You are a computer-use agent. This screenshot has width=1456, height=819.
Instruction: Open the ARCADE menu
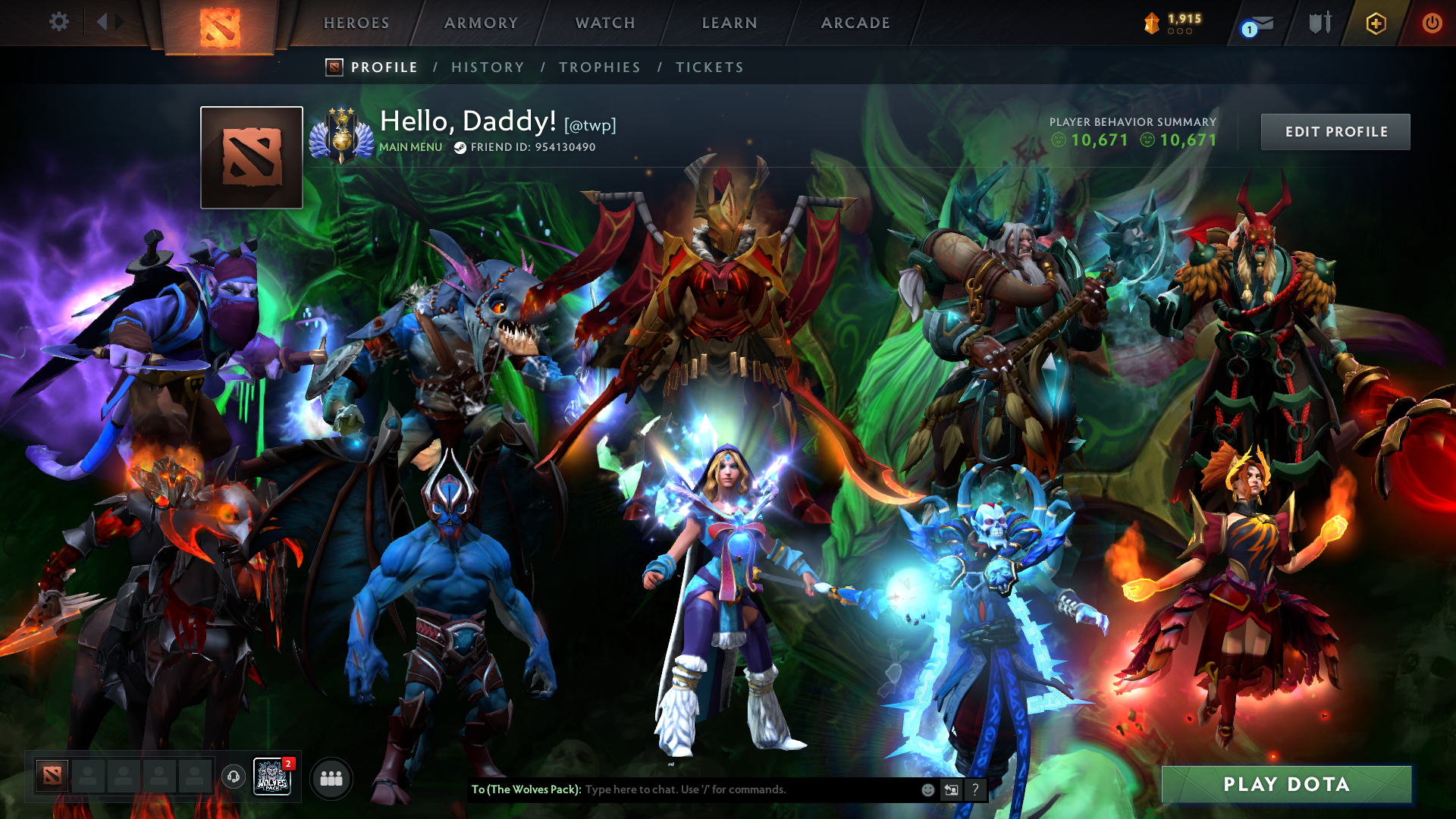855,23
